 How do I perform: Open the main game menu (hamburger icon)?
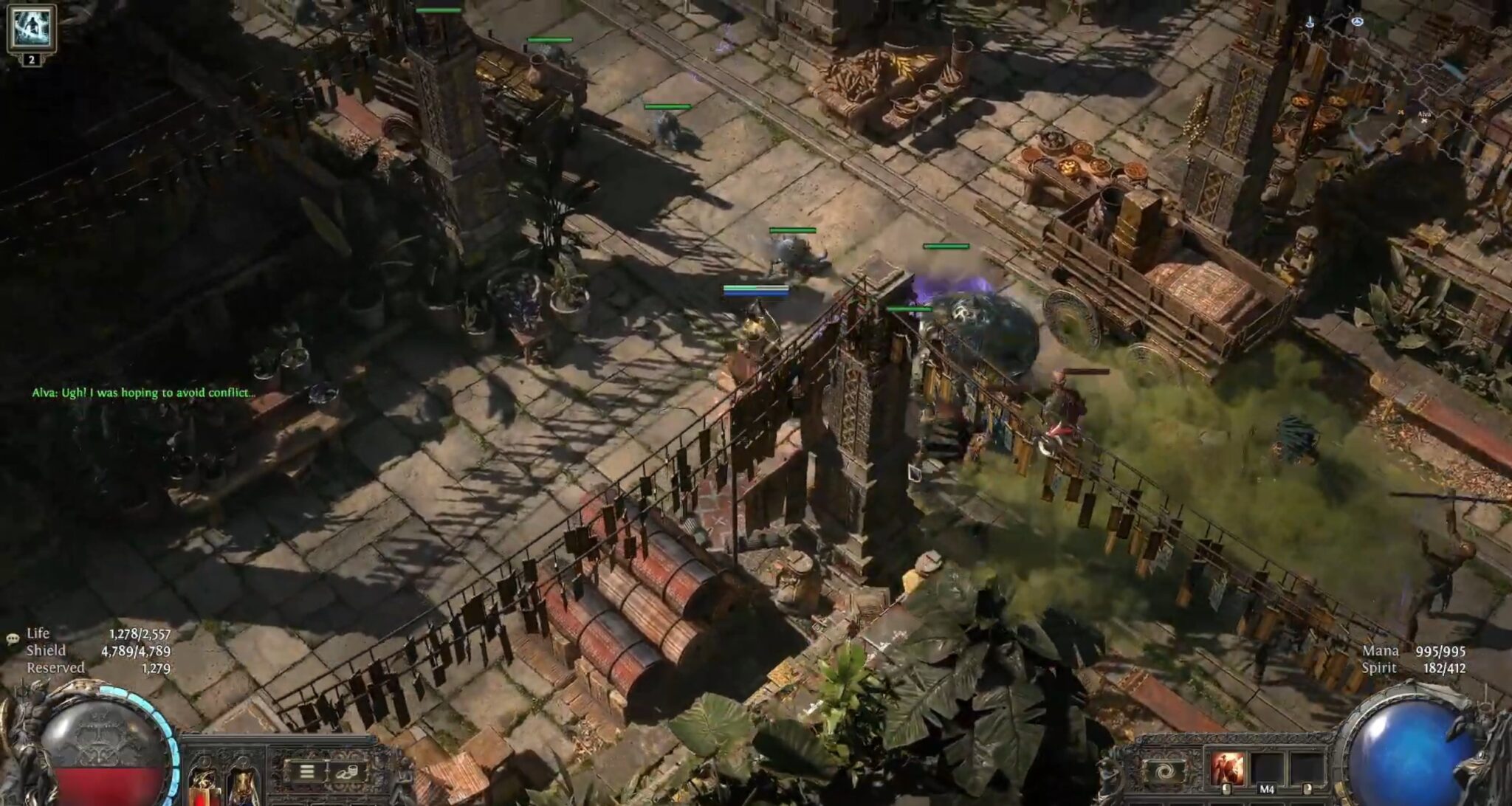click(306, 772)
